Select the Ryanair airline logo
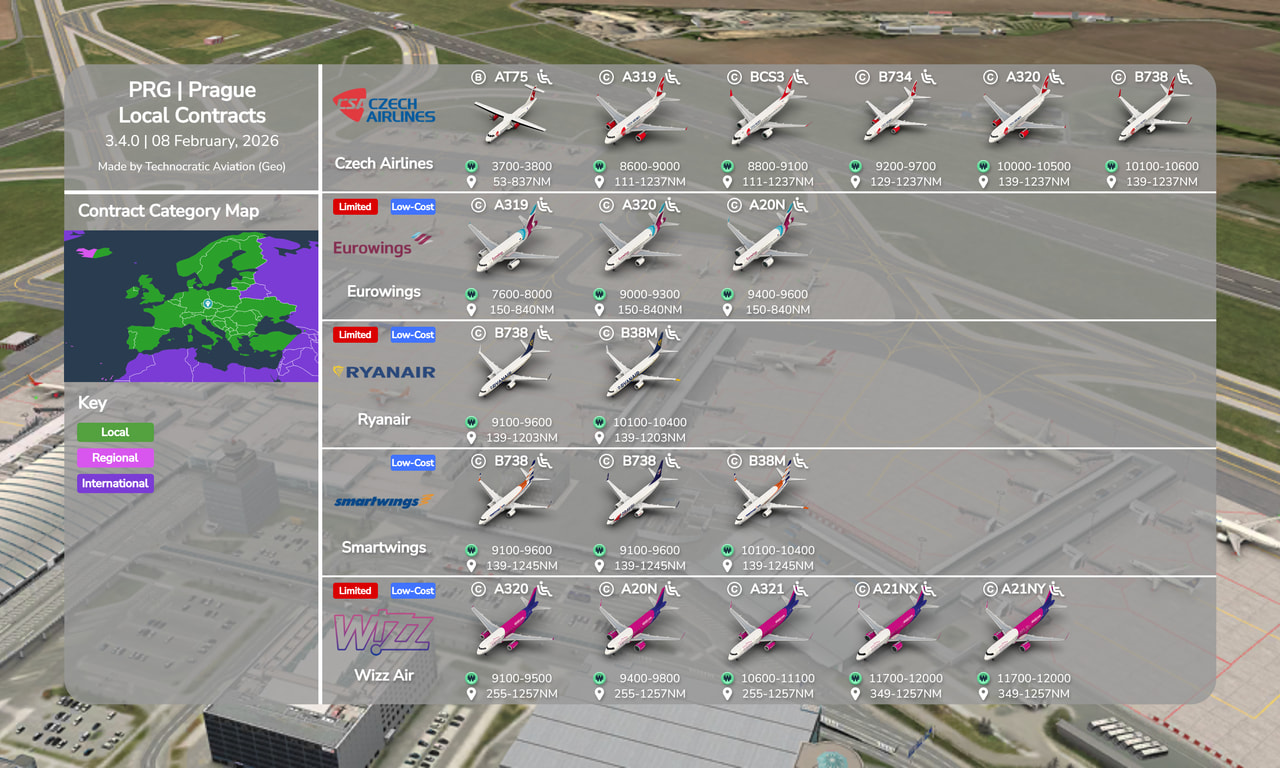This screenshot has height=768, width=1280. click(384, 372)
